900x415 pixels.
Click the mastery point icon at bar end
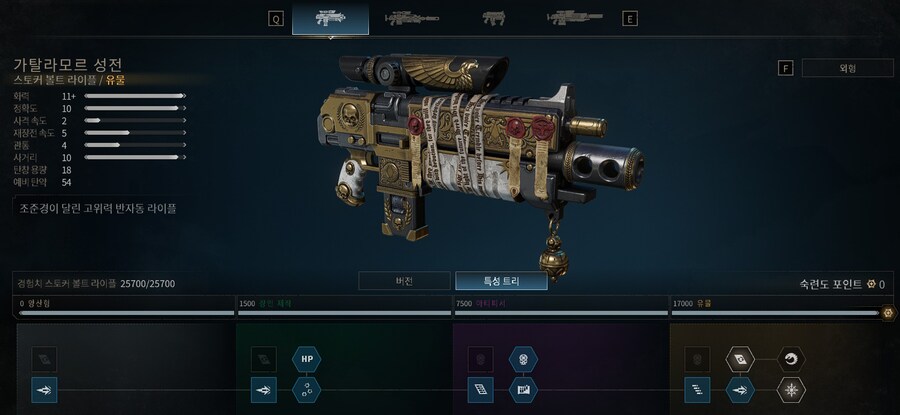pos(888,312)
